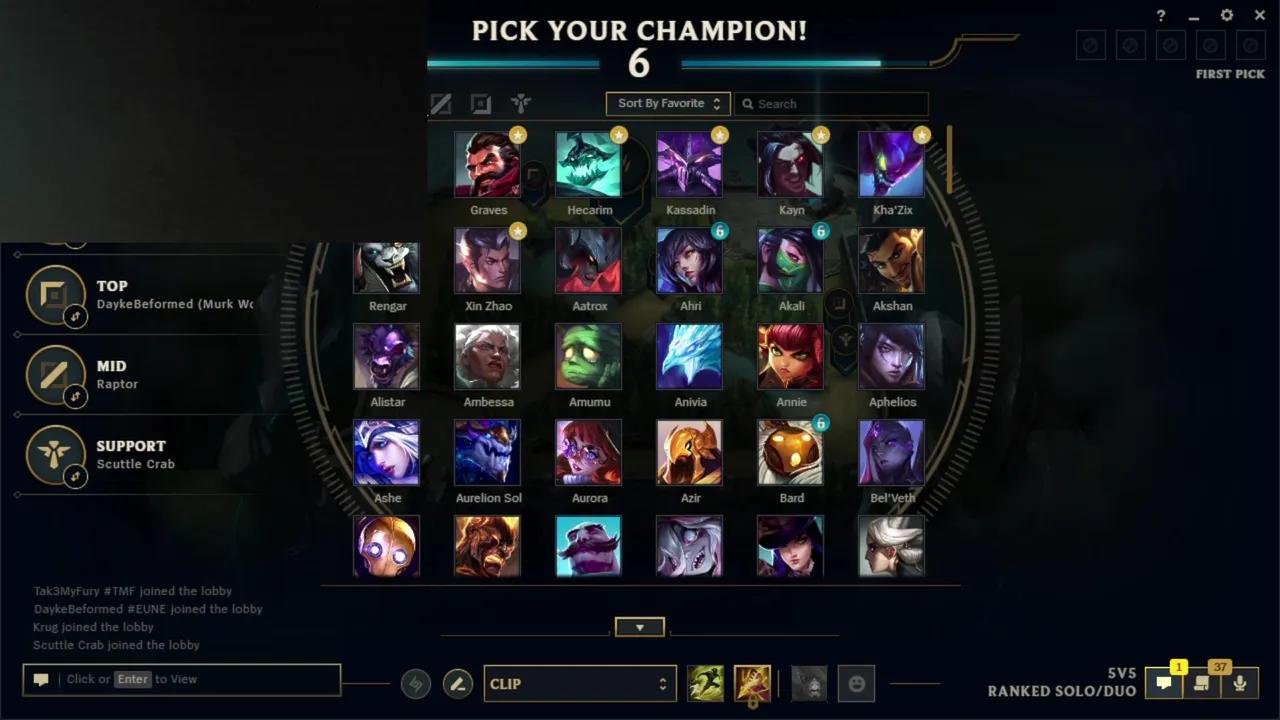Select the mid lane role filter icon
Image resolution: width=1280 pixels, height=720 pixels.
[440, 103]
